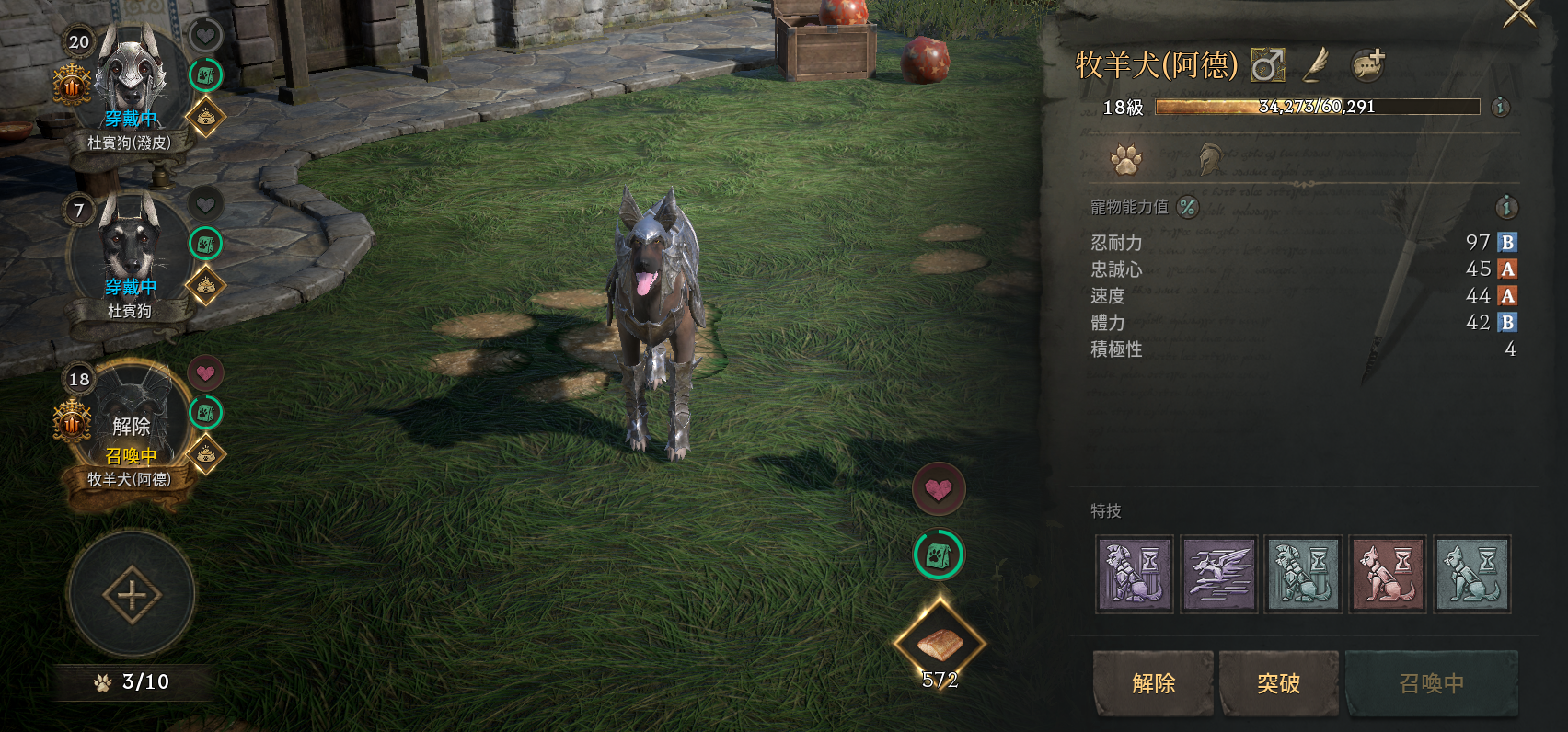
Task: Show info about pet experience level
Action: coord(1500,107)
